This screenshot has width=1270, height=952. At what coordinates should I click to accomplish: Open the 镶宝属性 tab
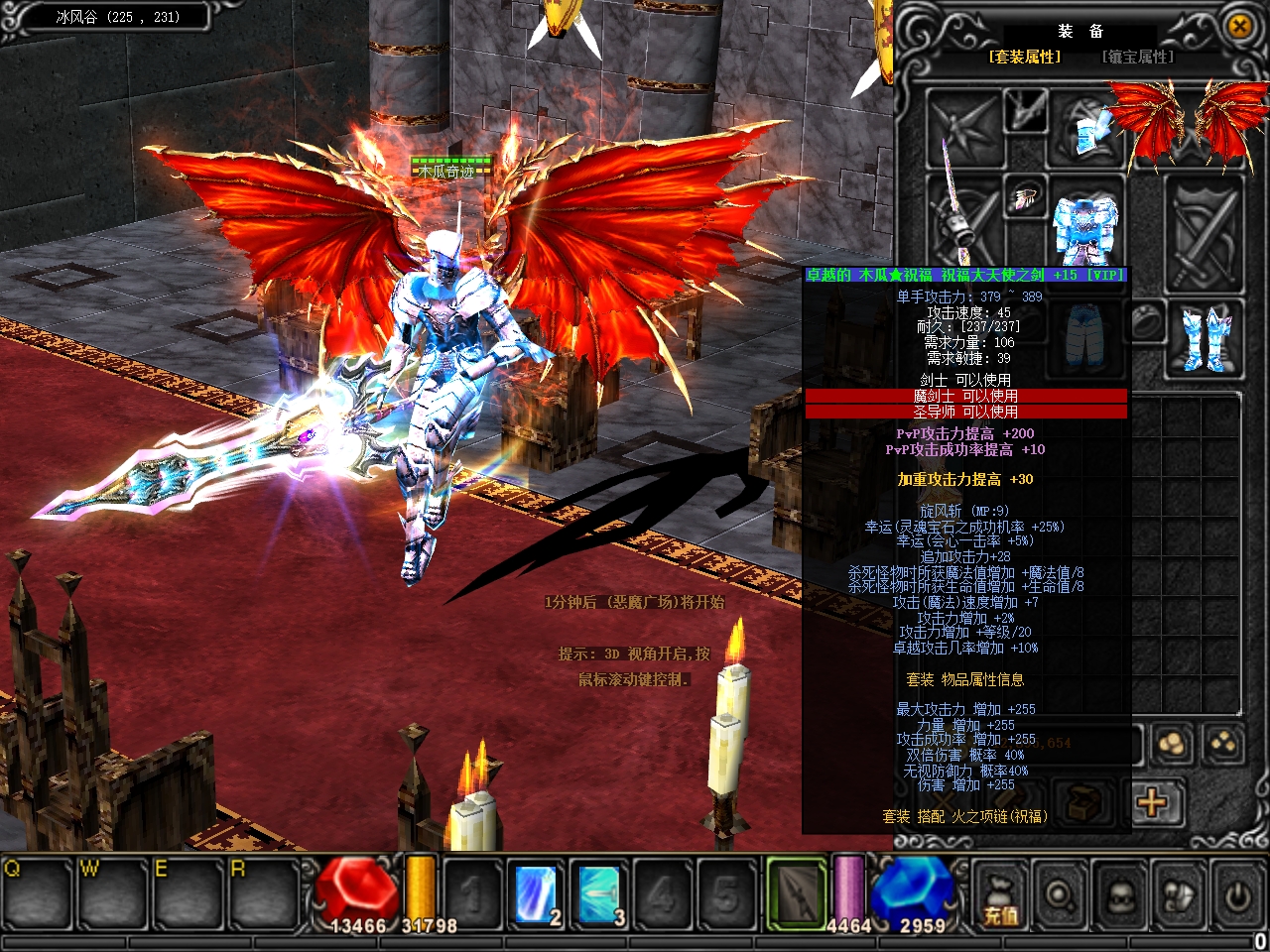[1137, 58]
